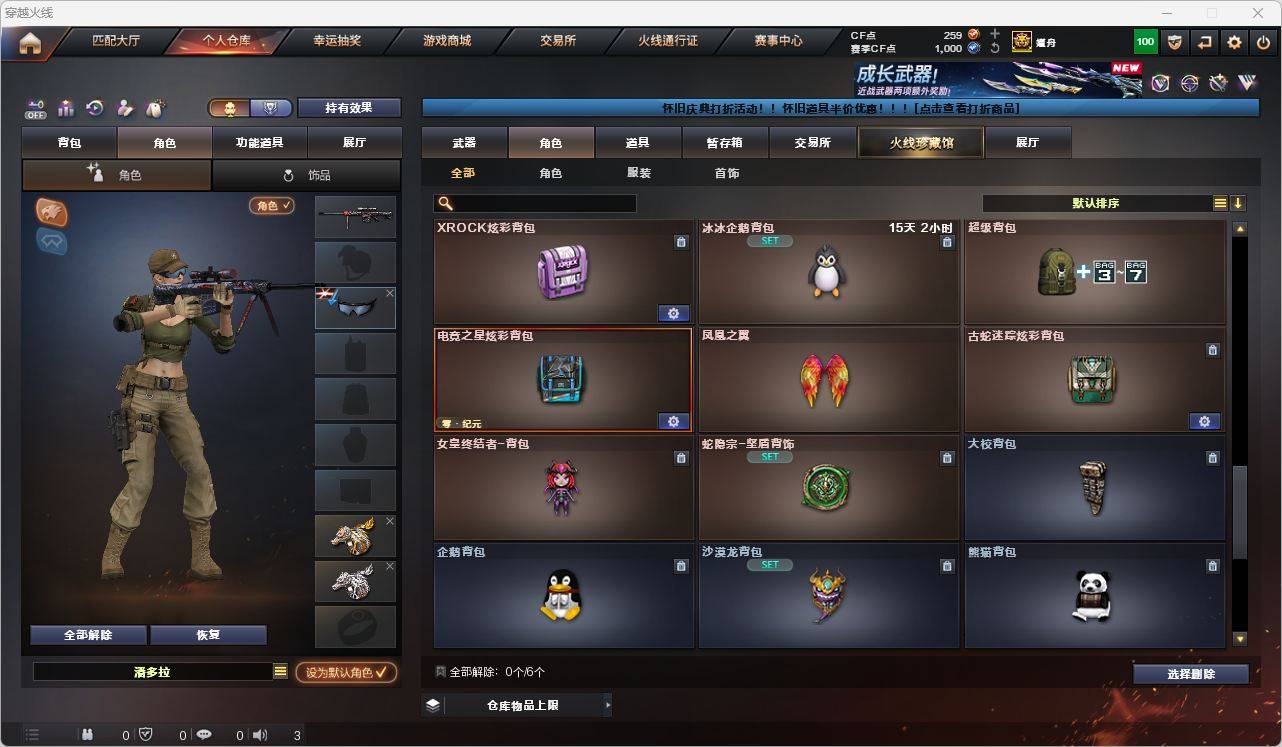1282x747 pixels.
Task: Click the sniper rifle thumbnail in the equipment list
Action: [x=355, y=215]
